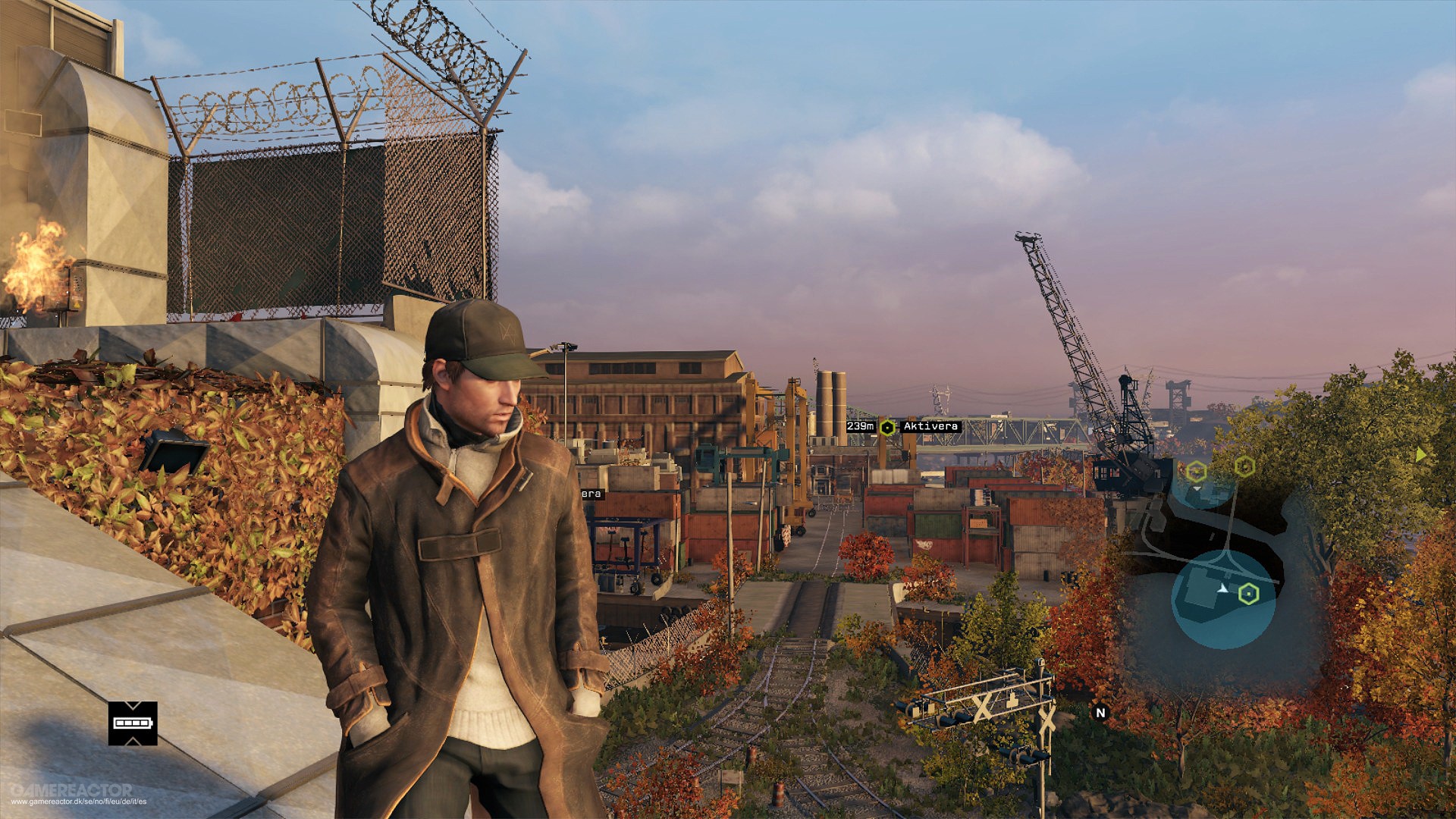Select the compass N indicator near the minimap

click(x=1101, y=712)
